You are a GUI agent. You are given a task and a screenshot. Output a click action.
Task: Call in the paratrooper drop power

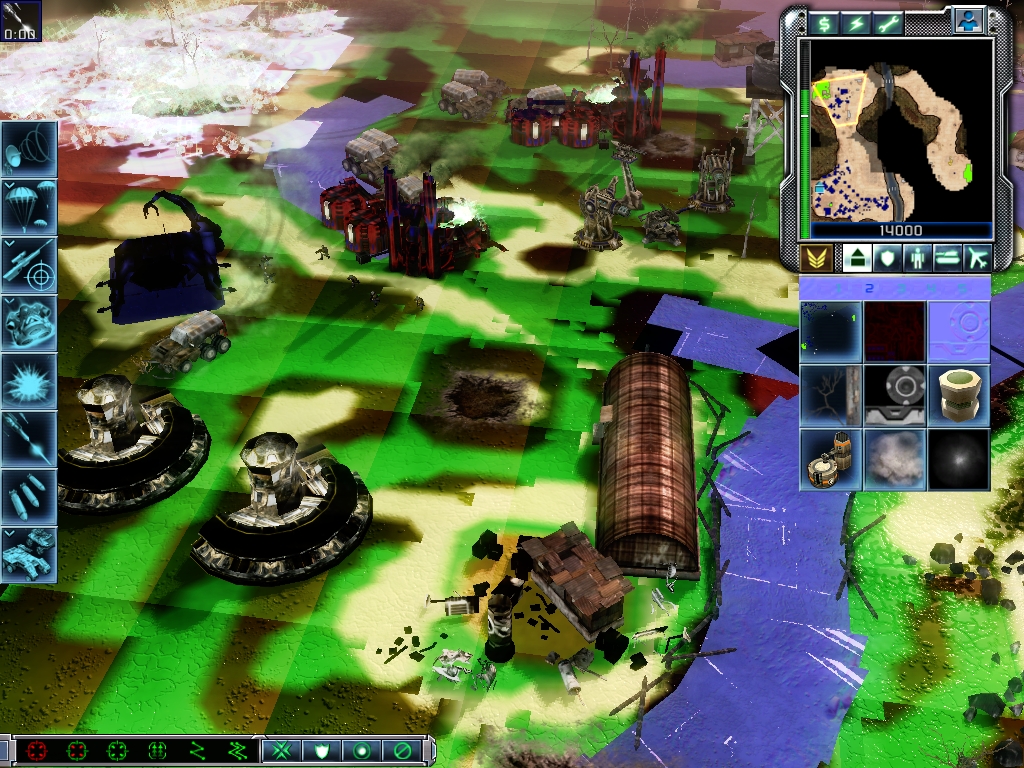[29, 206]
